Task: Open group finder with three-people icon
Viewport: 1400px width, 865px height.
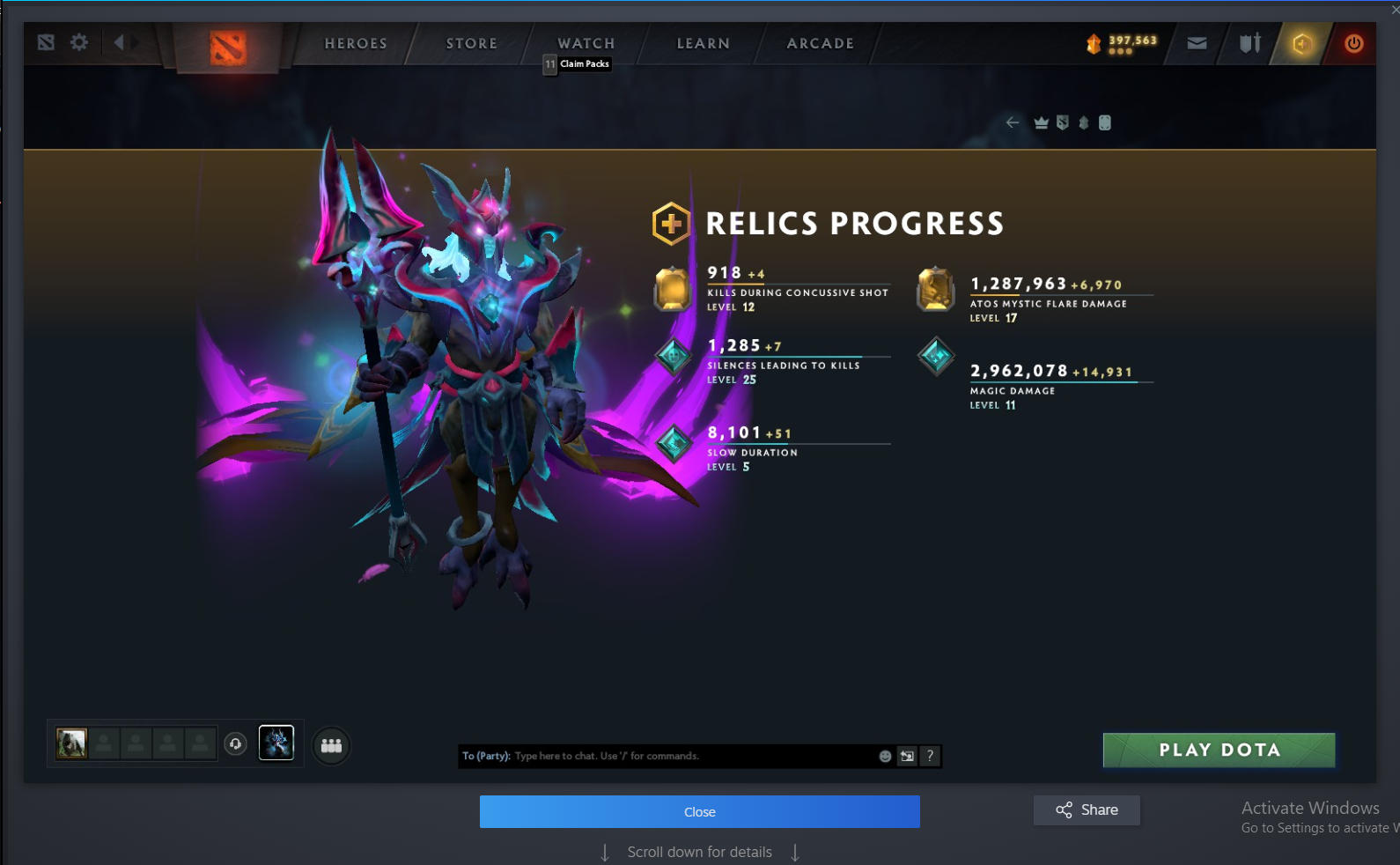Action: click(330, 745)
